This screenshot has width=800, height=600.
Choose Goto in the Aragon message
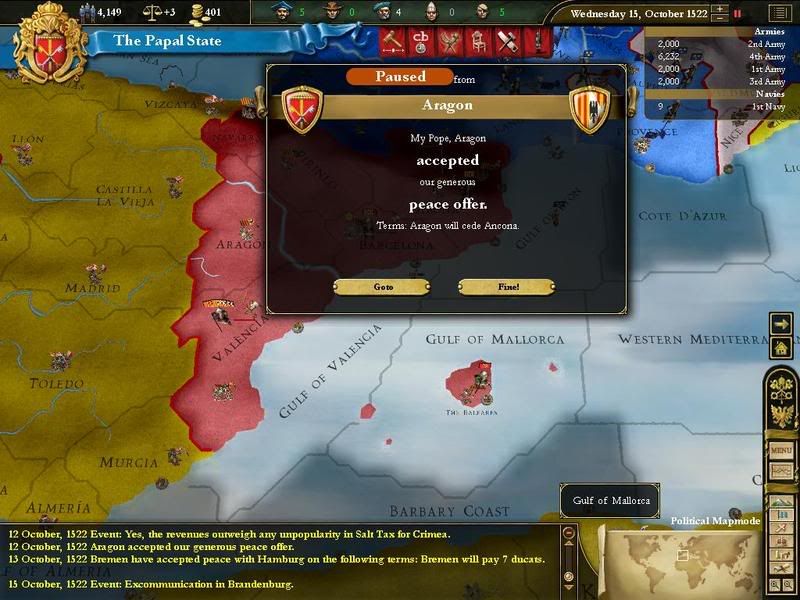tap(383, 287)
